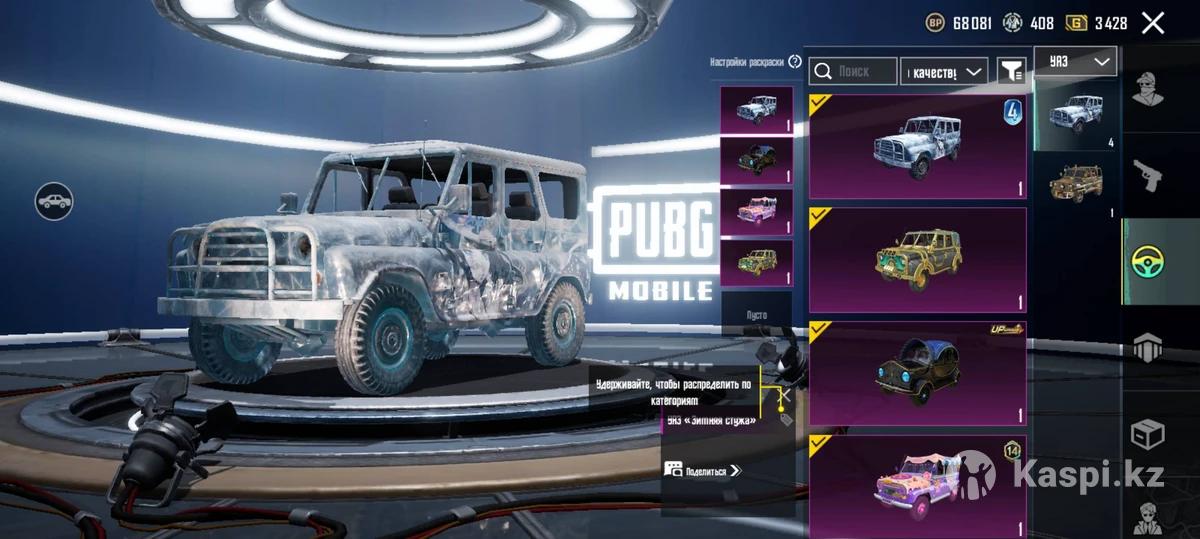Select the steering wheel vehicles category

pos(1148,262)
